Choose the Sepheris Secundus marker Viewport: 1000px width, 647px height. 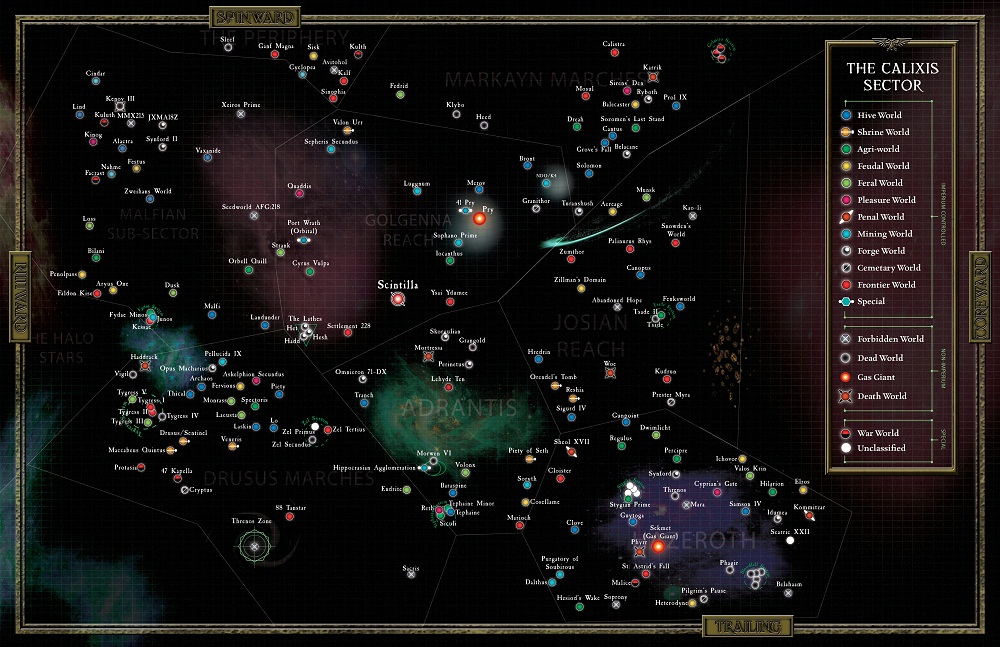coord(329,150)
